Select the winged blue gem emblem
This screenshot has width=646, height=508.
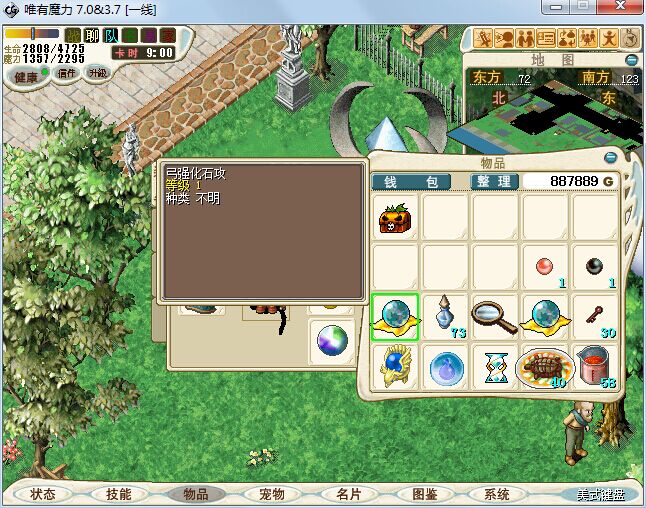click(x=396, y=367)
